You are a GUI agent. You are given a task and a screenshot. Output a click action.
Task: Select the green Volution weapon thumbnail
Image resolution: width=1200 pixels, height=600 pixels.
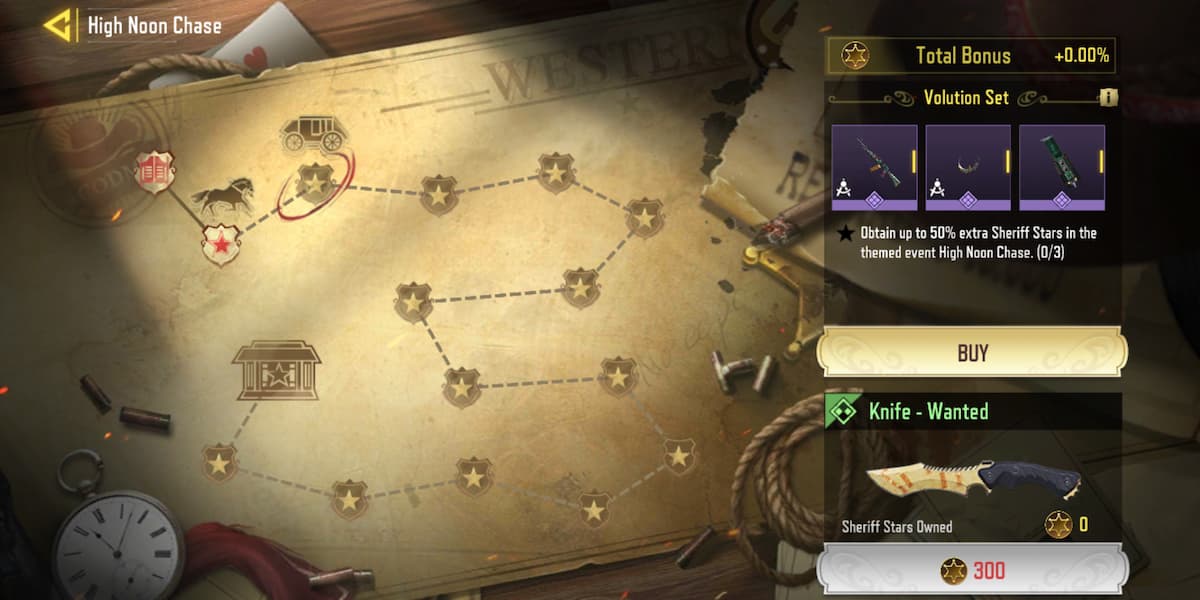(1061, 167)
